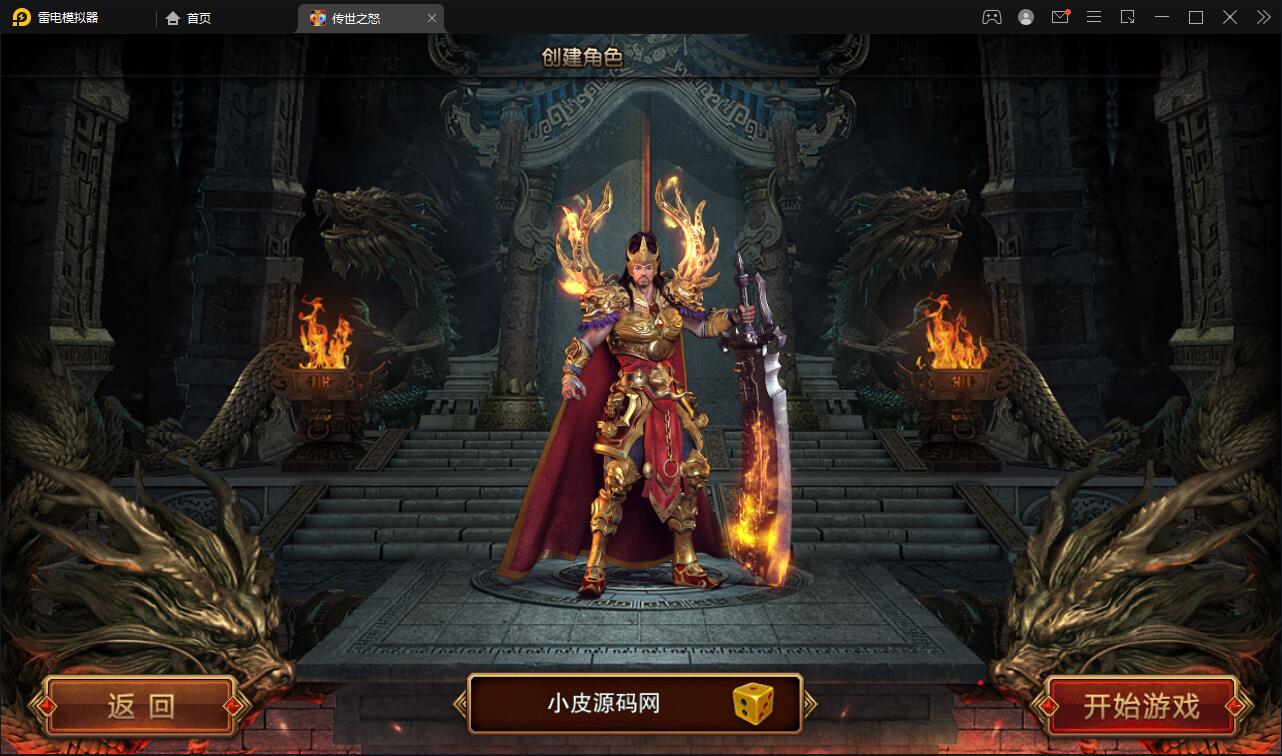The image size is (1282, 756).
Task: Maximize the emulator window
Action: [1195, 17]
